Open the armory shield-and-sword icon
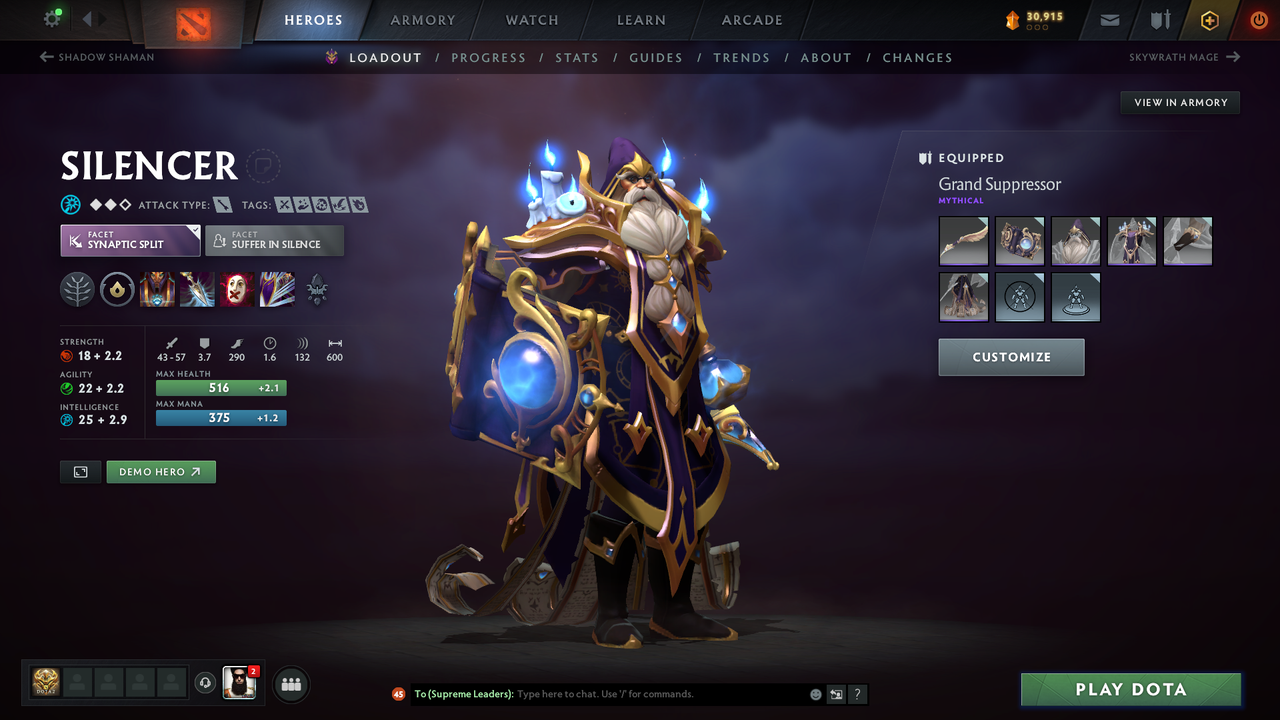Screen dimensions: 1280x720 (x=1159, y=19)
